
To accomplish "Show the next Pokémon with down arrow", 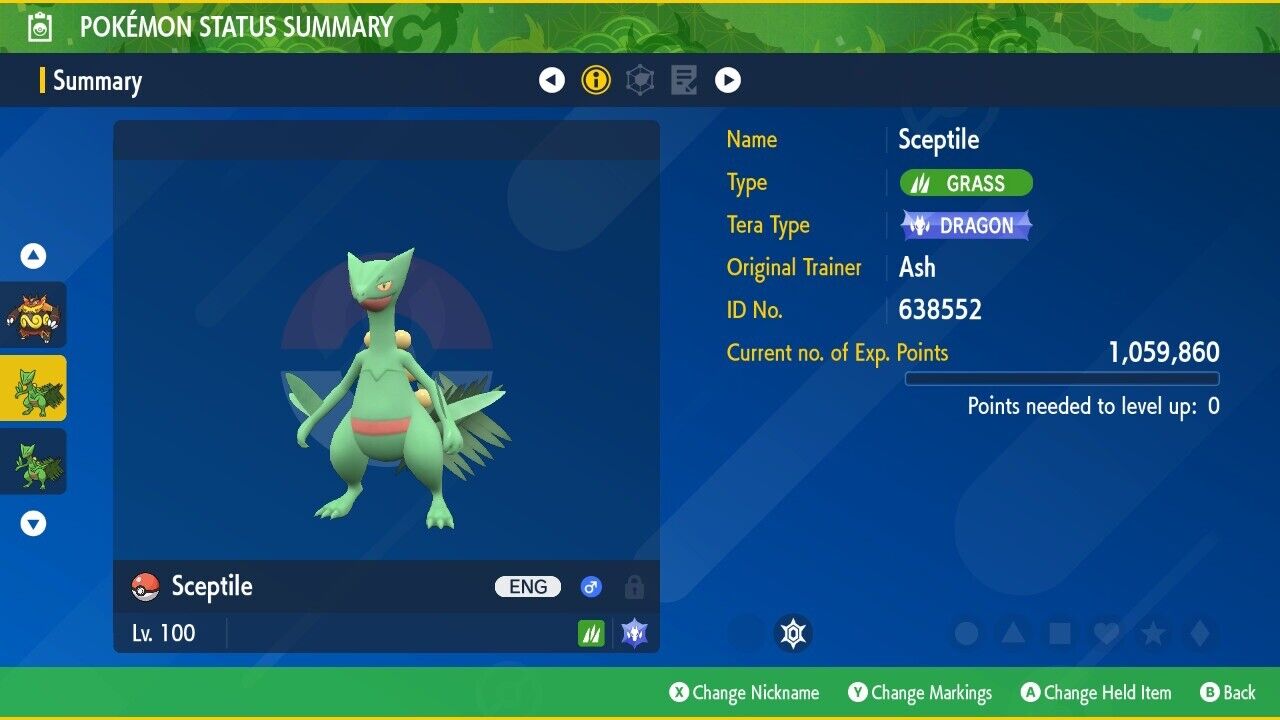I will pos(34,523).
